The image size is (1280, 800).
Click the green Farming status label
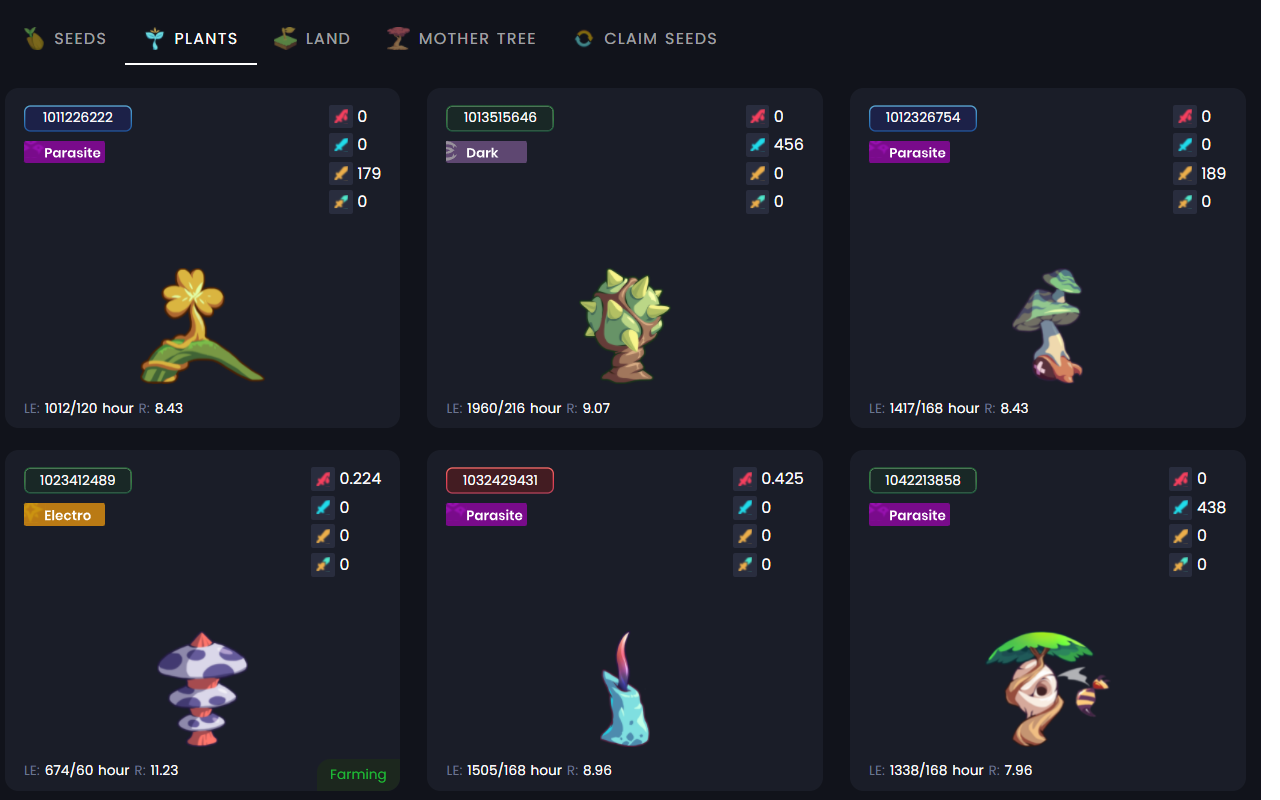(x=358, y=774)
